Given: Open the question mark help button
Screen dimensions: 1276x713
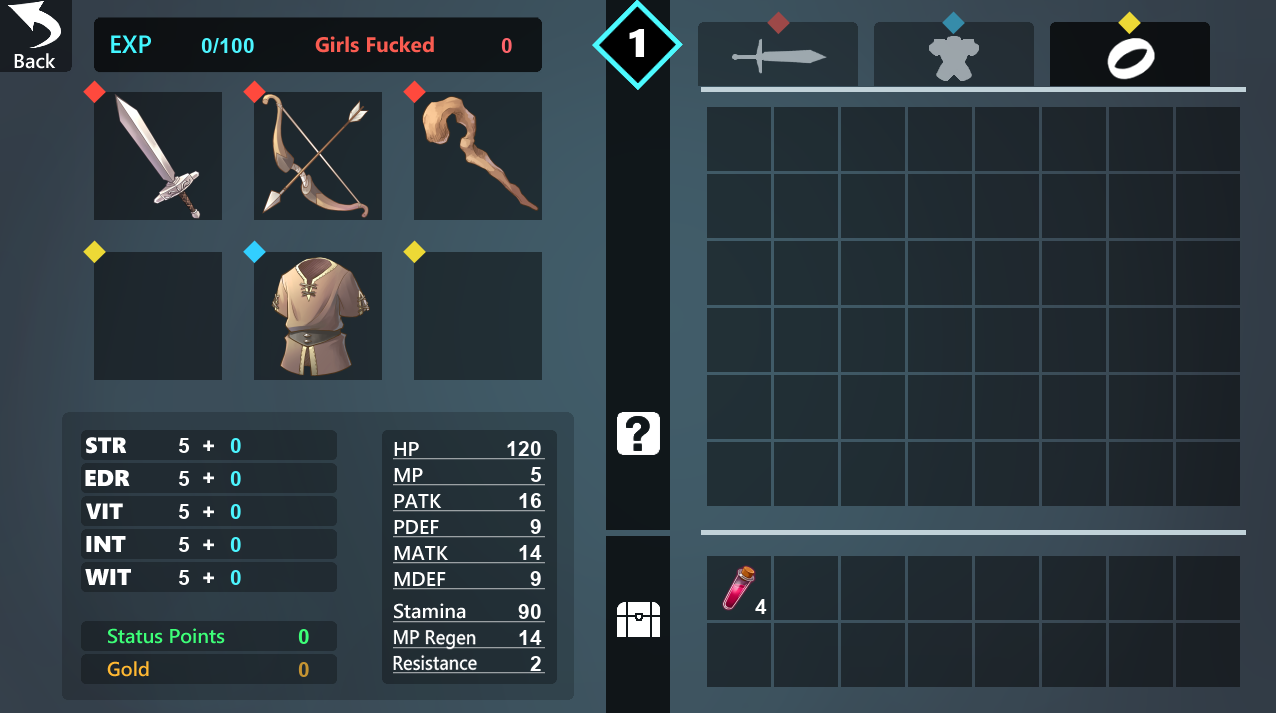Looking at the screenshot, I should pyautogui.click(x=638, y=434).
